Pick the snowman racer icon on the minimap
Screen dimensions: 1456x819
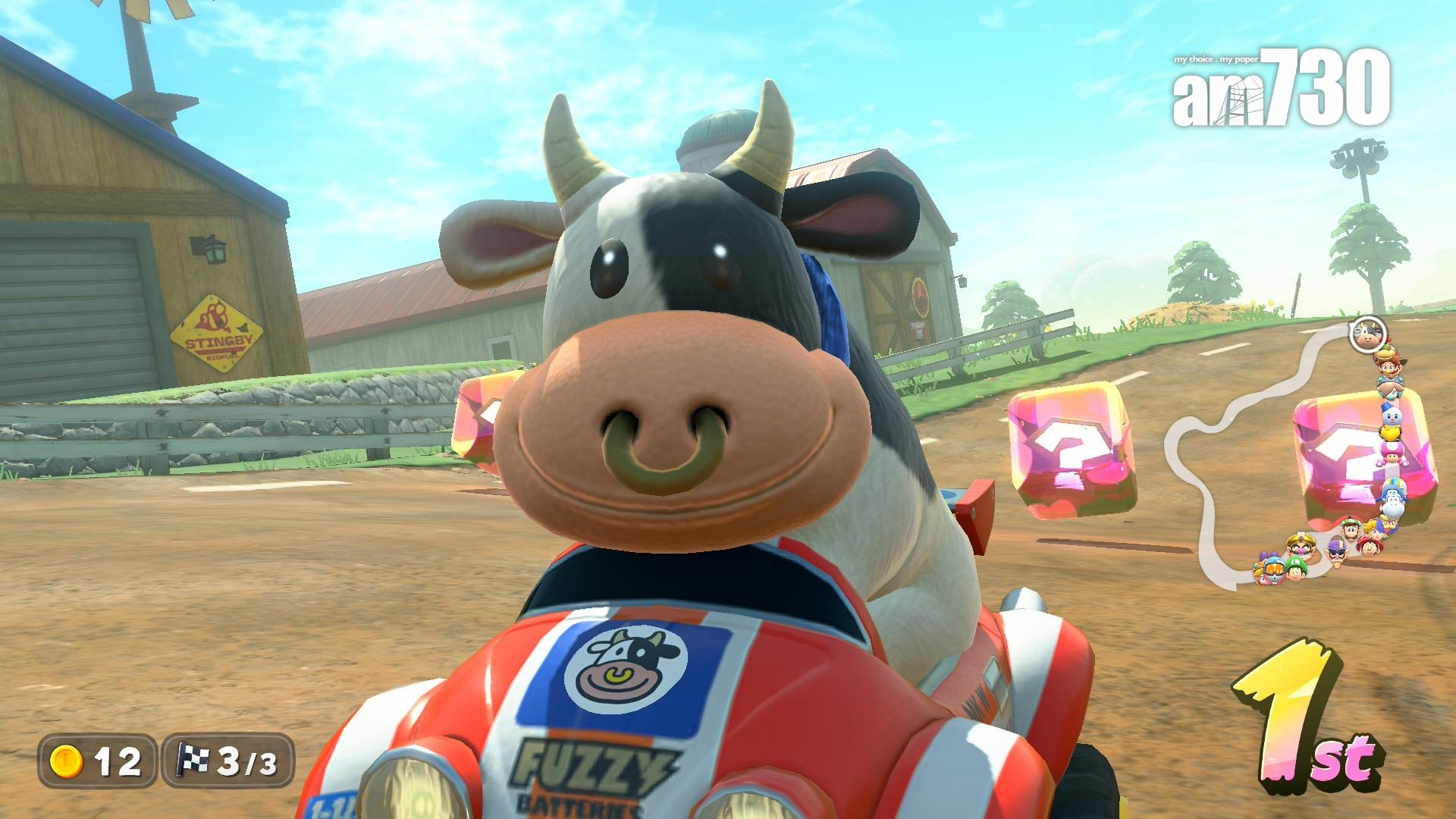point(1390,416)
